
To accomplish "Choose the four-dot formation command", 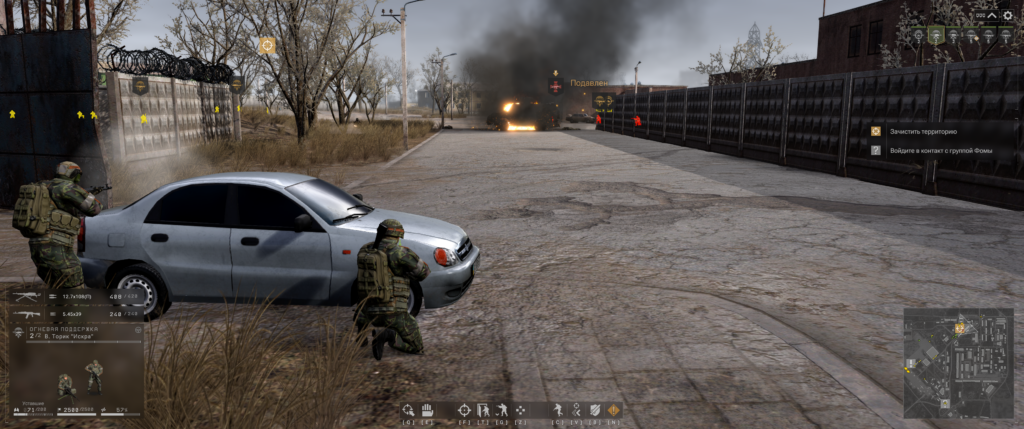I will click(x=521, y=410).
